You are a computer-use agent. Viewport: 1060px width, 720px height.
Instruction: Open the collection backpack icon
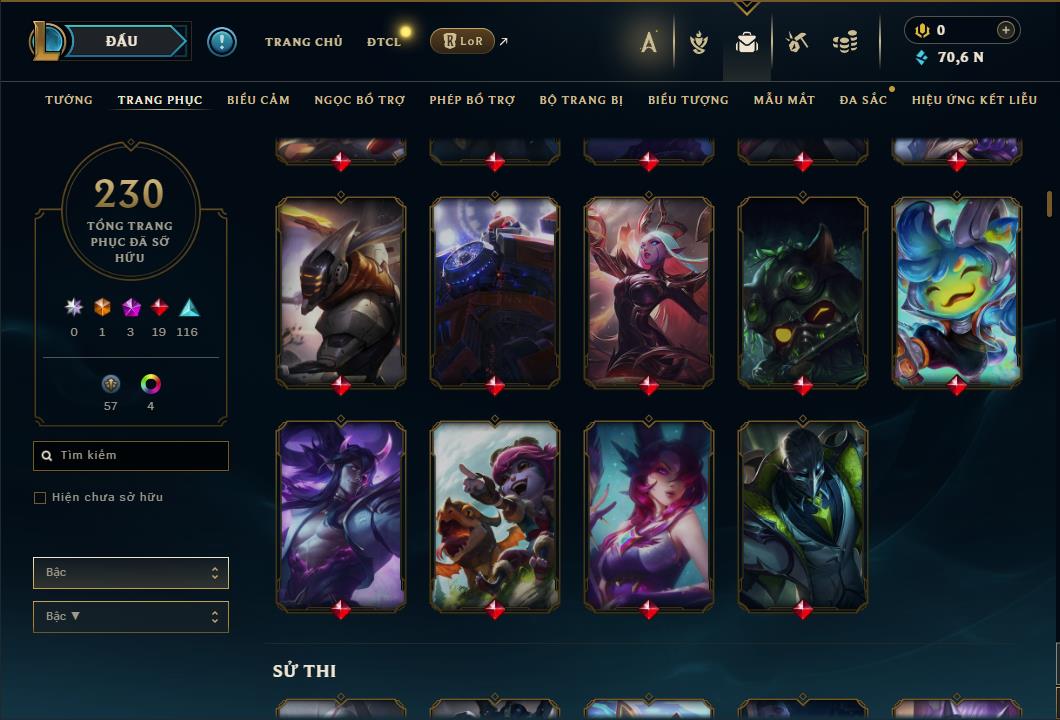(x=747, y=42)
